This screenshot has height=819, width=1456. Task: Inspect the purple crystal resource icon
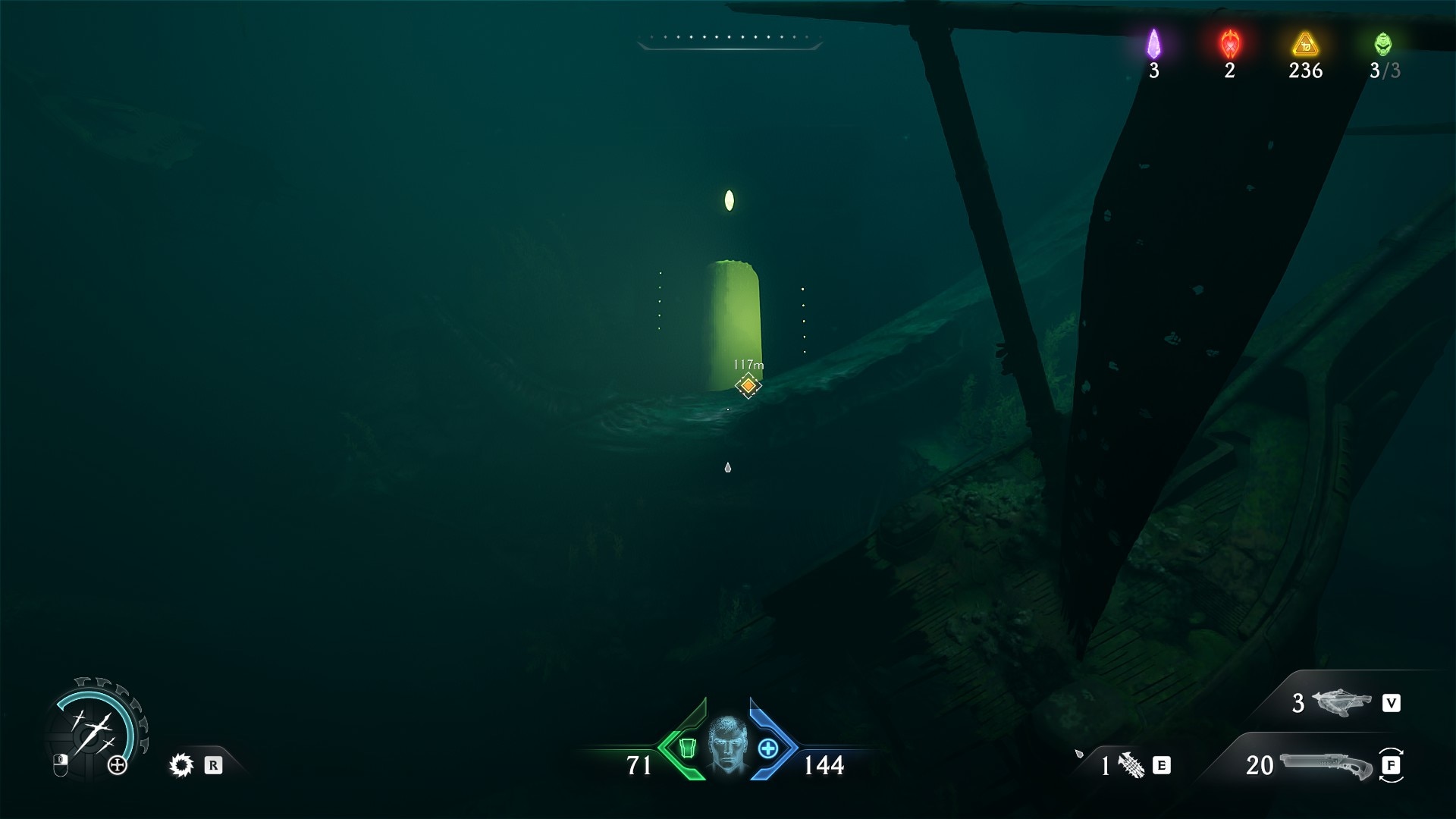tap(1153, 44)
